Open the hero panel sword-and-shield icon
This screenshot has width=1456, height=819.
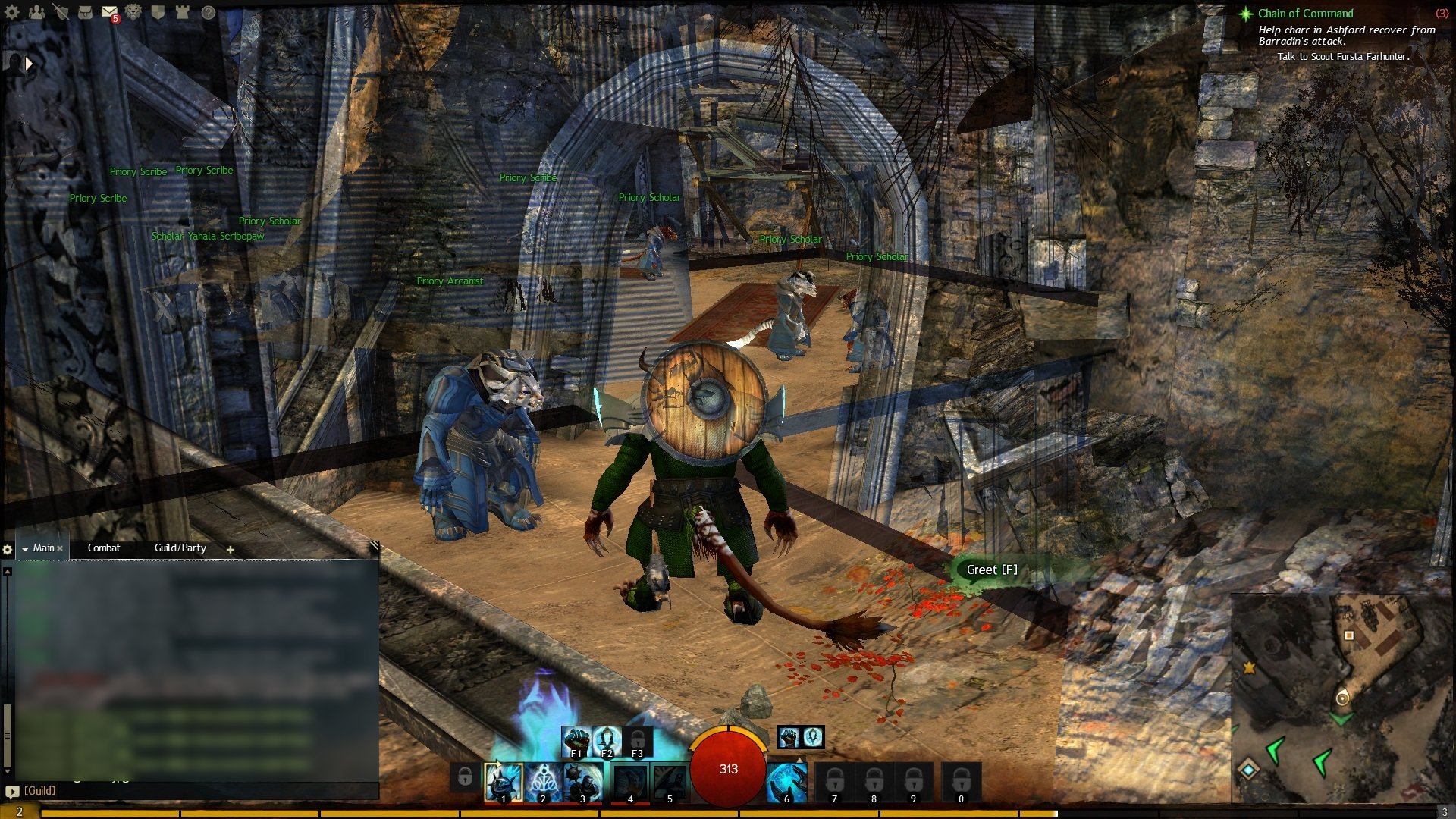click(61, 12)
